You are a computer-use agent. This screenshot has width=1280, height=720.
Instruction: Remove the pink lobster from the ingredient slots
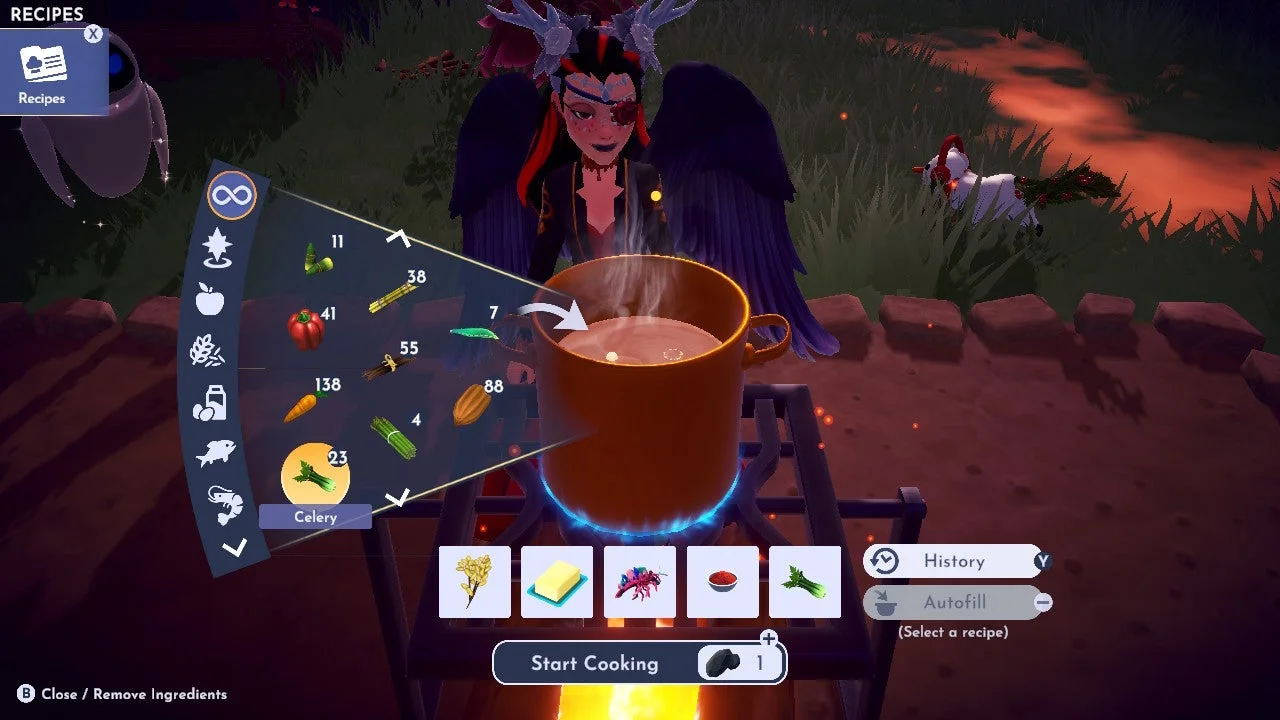[x=640, y=582]
